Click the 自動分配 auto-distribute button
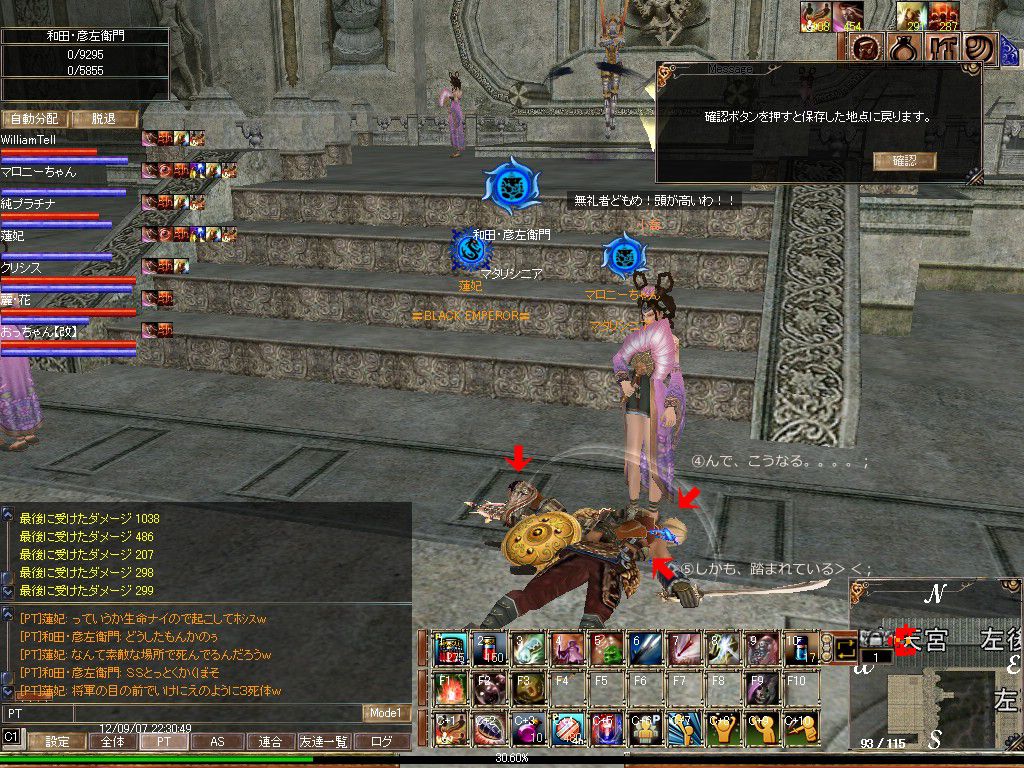This screenshot has height=768, width=1024. tap(34, 119)
